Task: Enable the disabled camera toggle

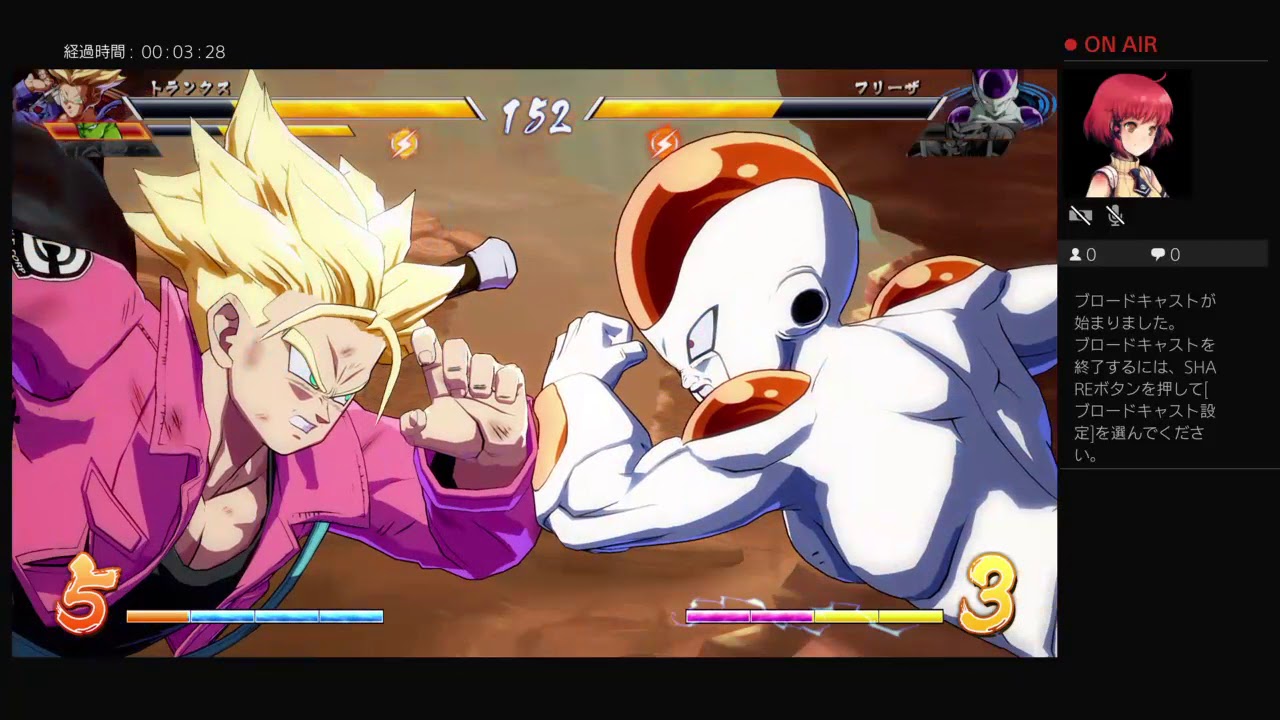Action: (x=1082, y=215)
